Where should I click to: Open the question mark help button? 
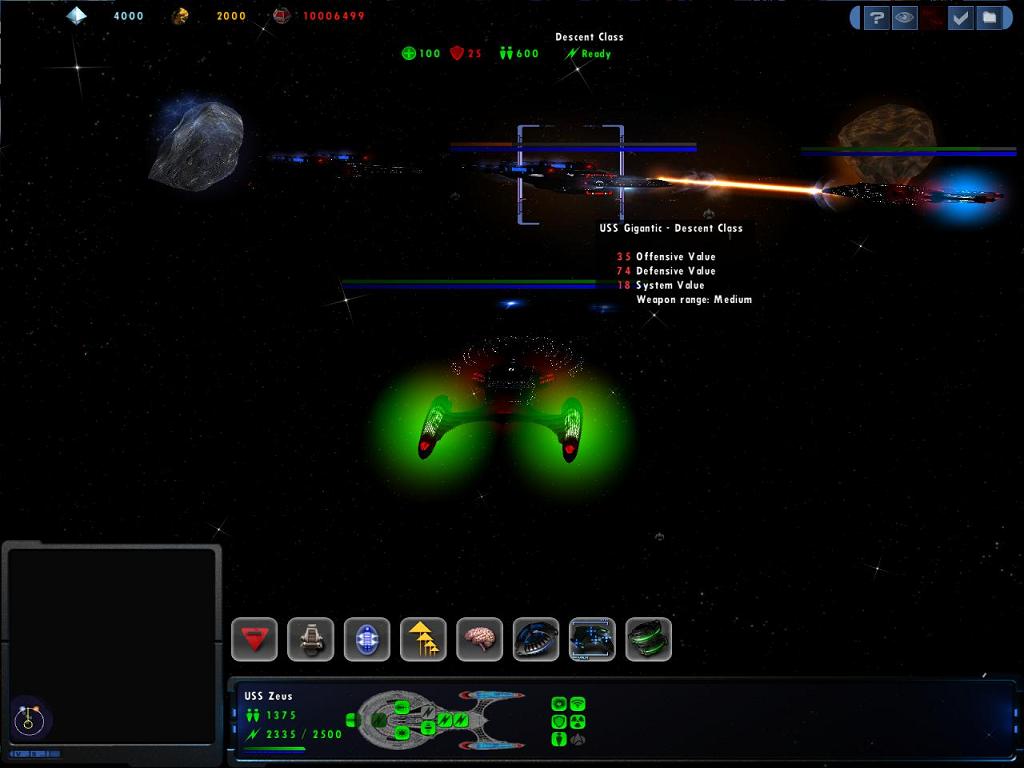876,18
